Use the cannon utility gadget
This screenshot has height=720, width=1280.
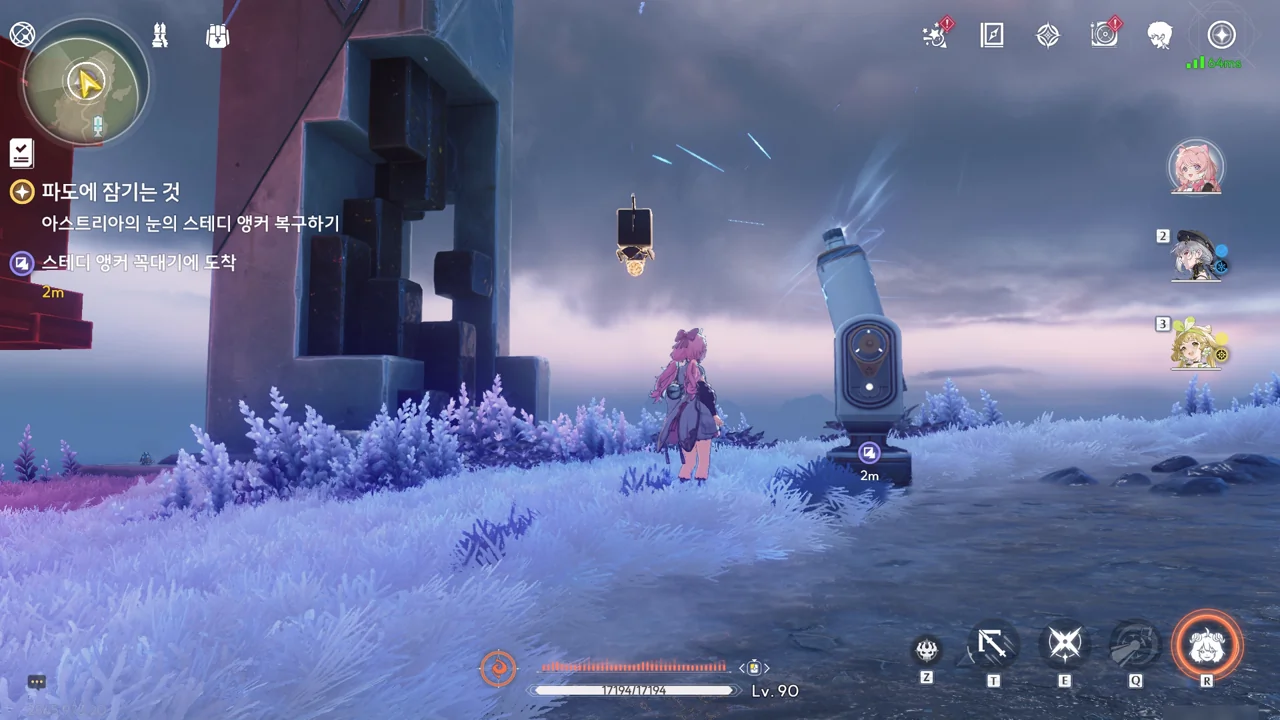click(1135, 646)
